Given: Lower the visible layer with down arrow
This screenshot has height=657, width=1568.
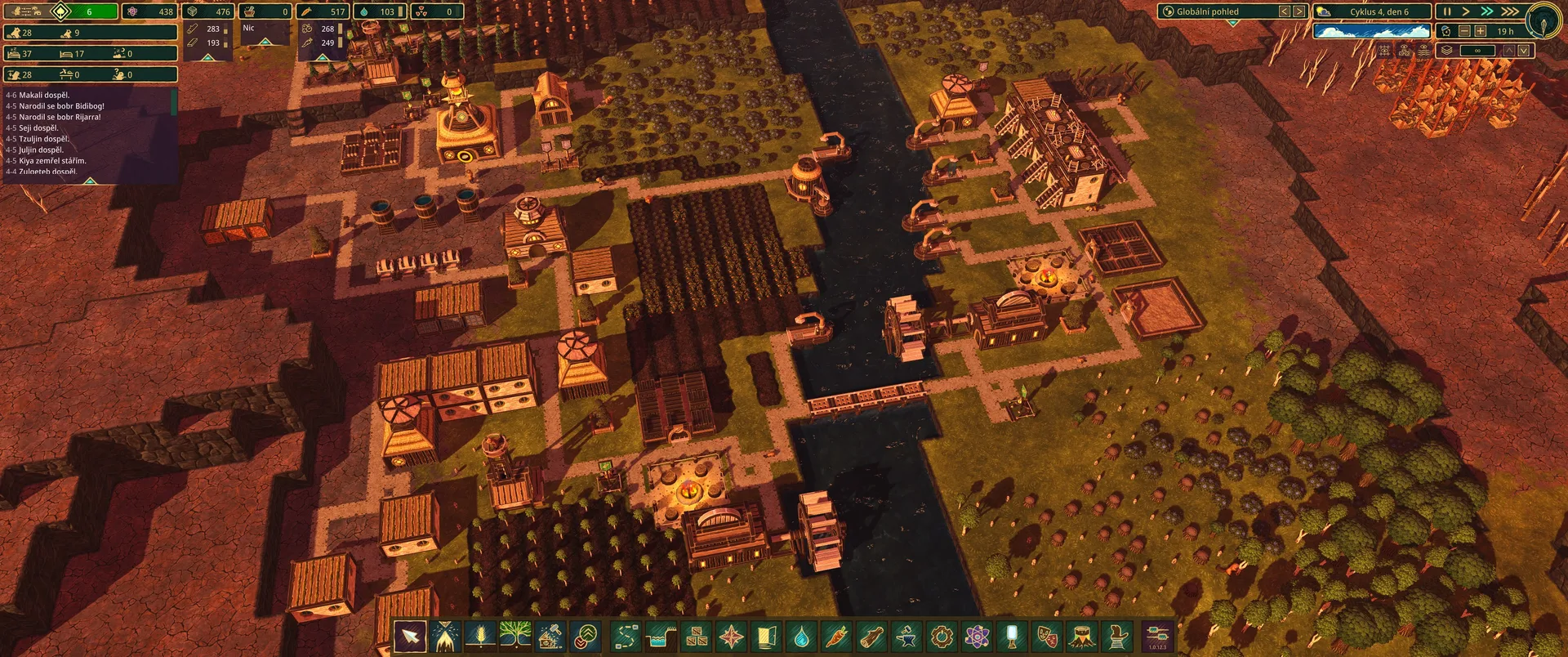Looking at the screenshot, I should point(1523,51).
